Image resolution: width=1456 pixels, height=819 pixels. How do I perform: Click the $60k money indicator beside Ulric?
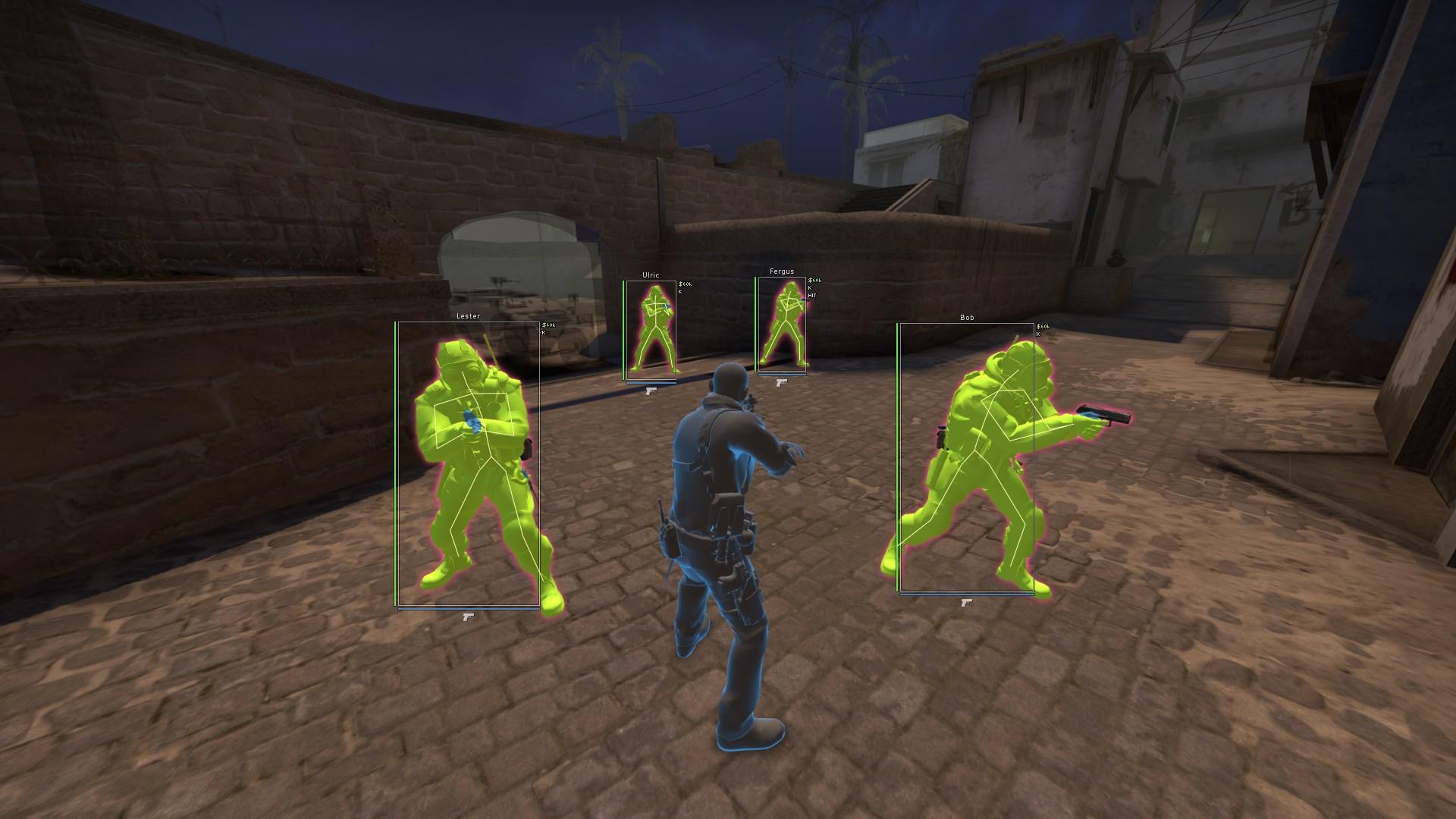tap(685, 284)
